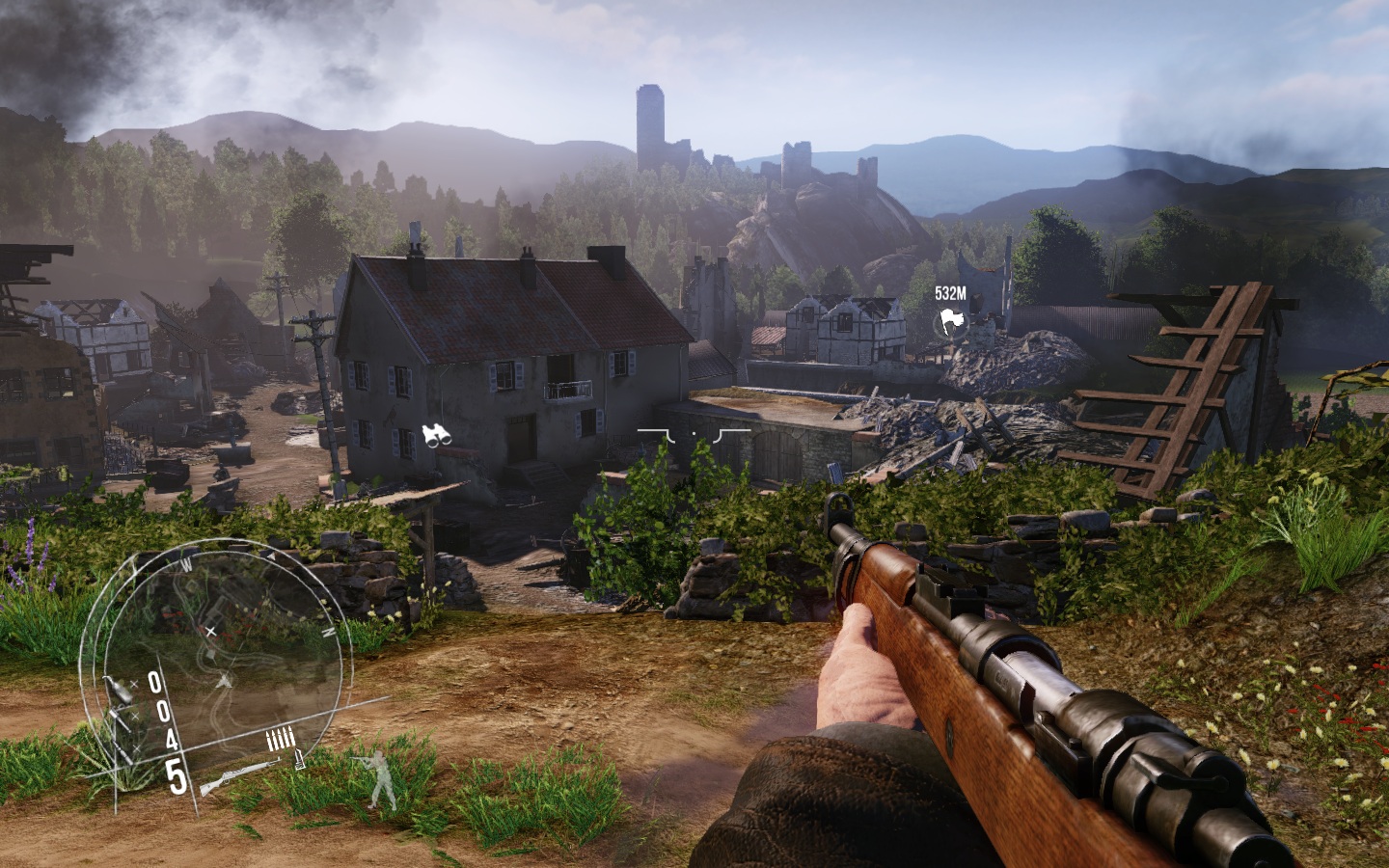Select the objective flag marker showing 532M
1389x868 pixels.
click(x=950, y=323)
